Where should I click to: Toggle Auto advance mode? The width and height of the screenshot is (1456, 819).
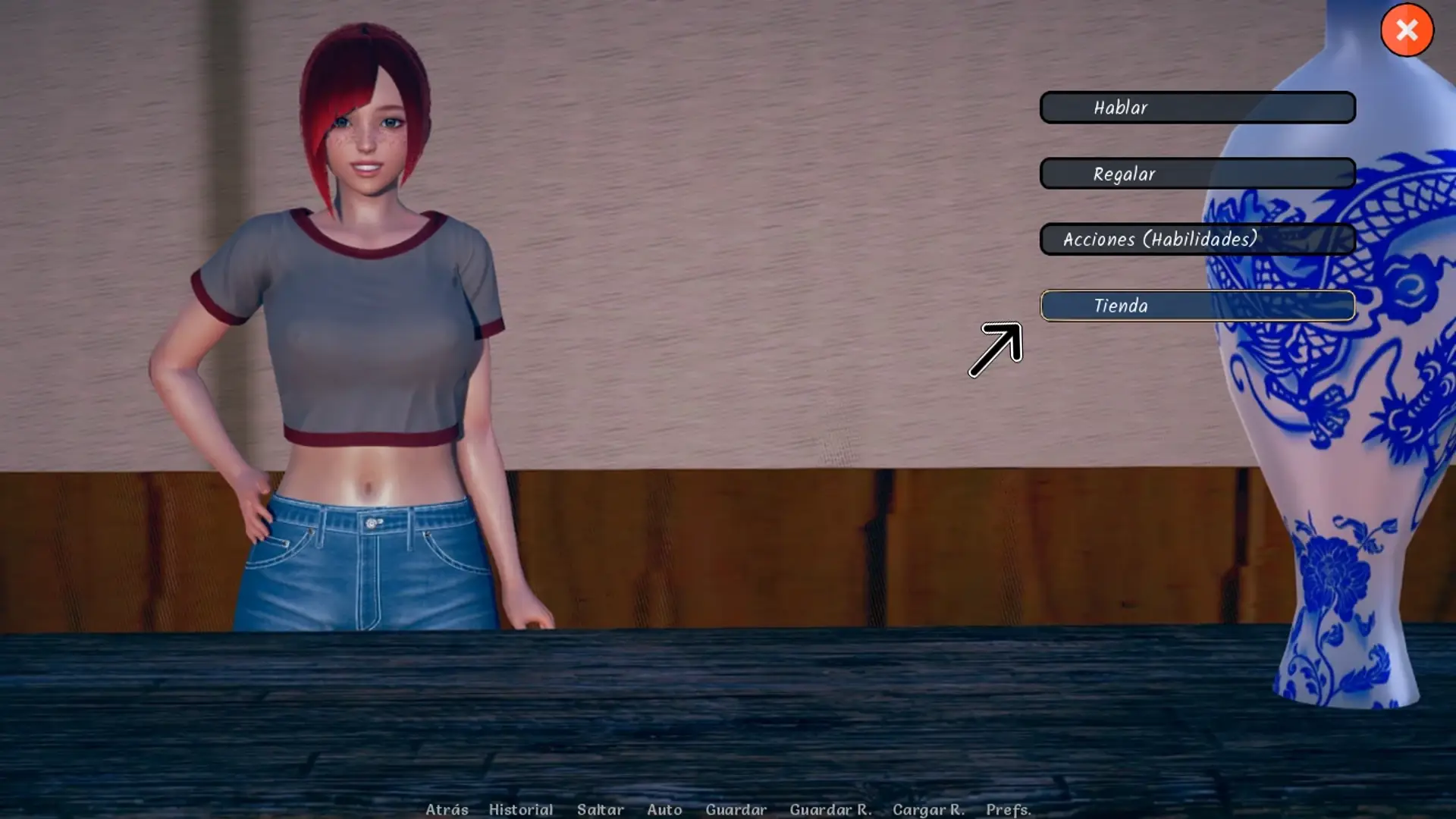click(664, 809)
